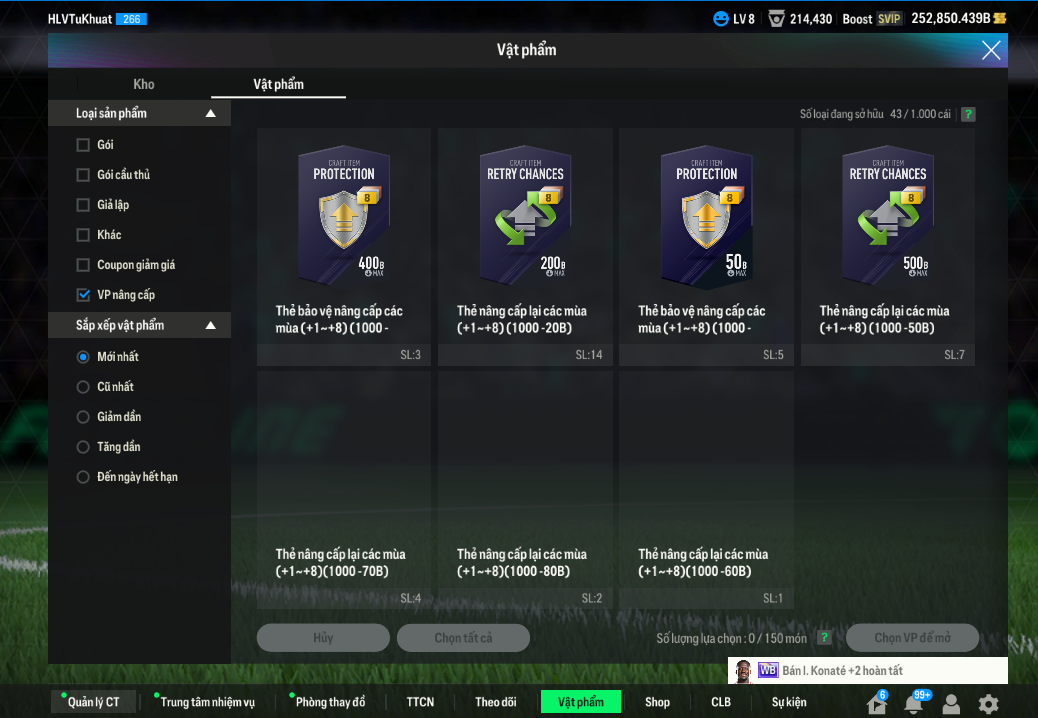The width and height of the screenshot is (1038, 718).
Task: Uncheck the VP nâng cấp filter
Action: click(x=83, y=295)
